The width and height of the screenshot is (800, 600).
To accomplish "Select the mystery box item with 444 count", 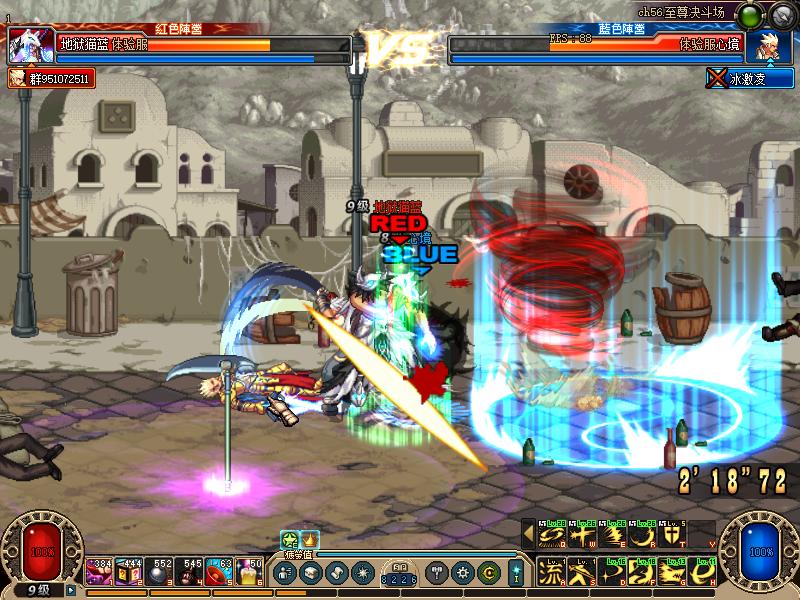I will click(128, 572).
